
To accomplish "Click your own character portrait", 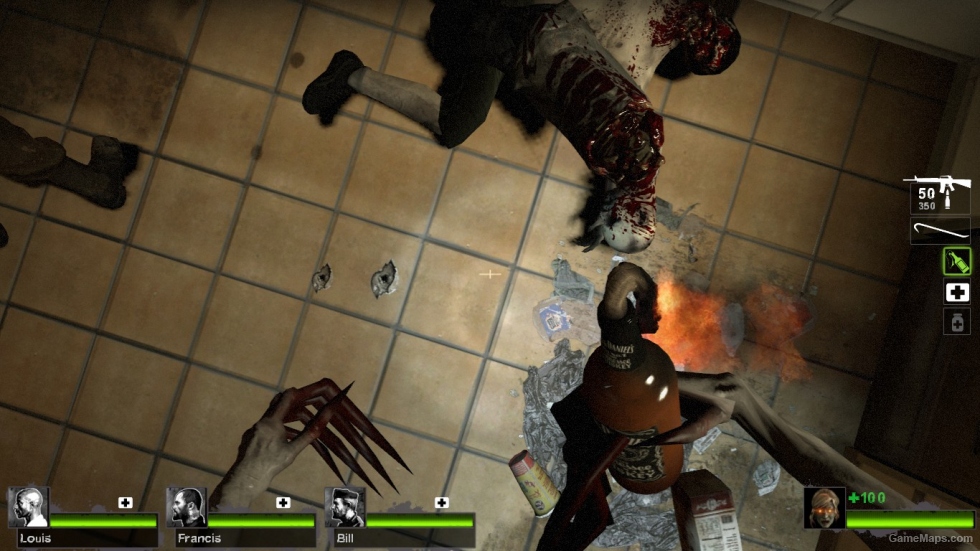I will pyautogui.click(x=824, y=507).
